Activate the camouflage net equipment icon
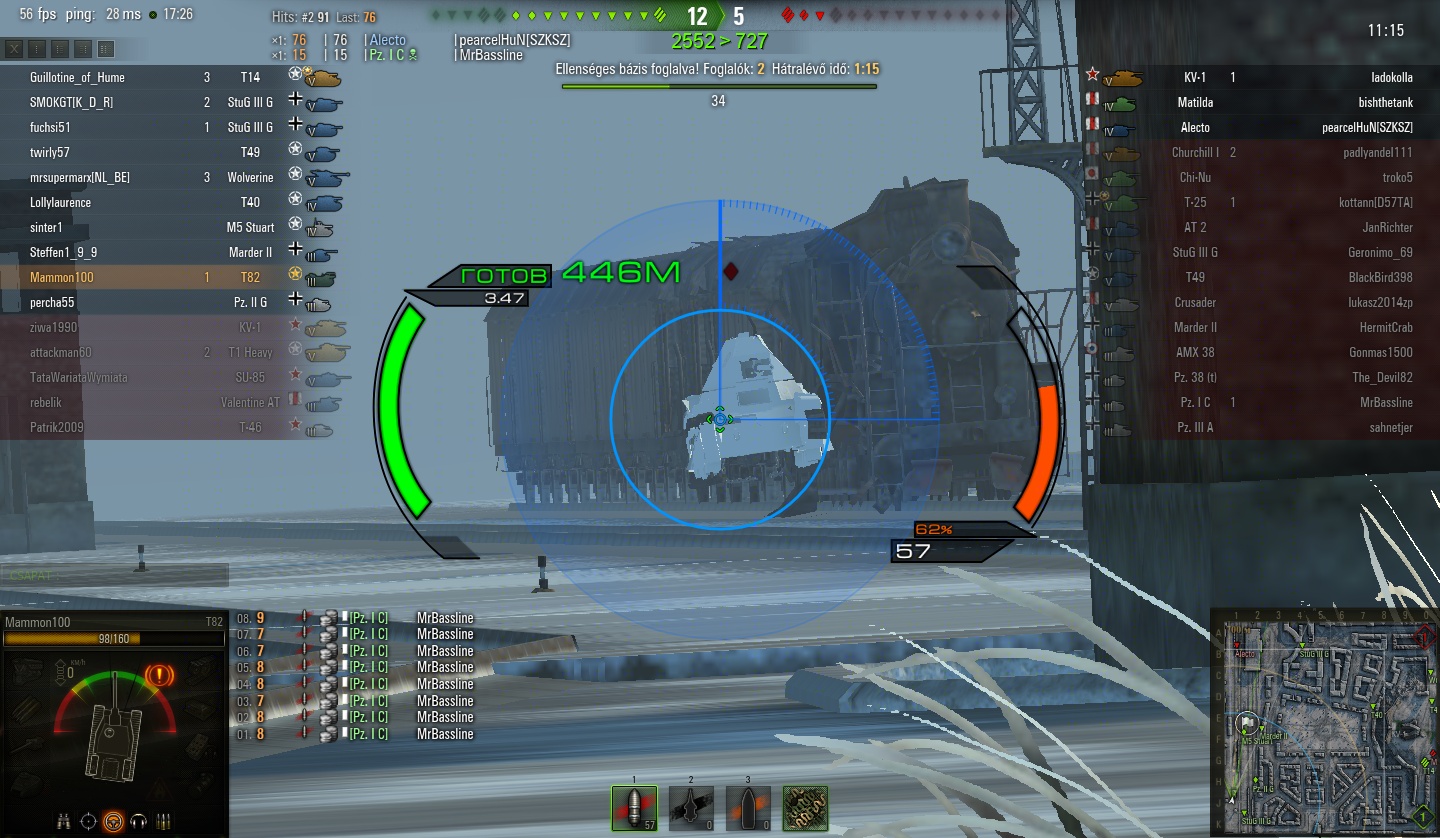This screenshot has width=1440, height=838. [x=805, y=808]
